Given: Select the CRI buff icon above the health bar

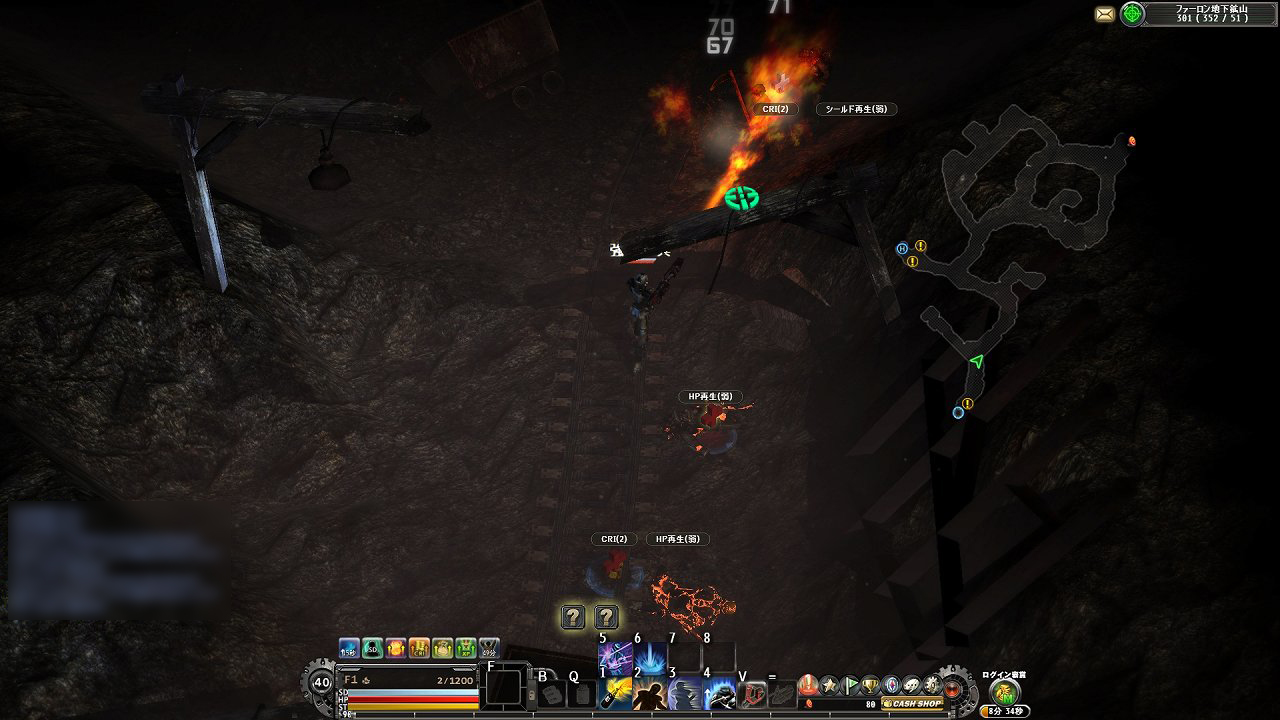Looking at the screenshot, I should tap(418, 649).
